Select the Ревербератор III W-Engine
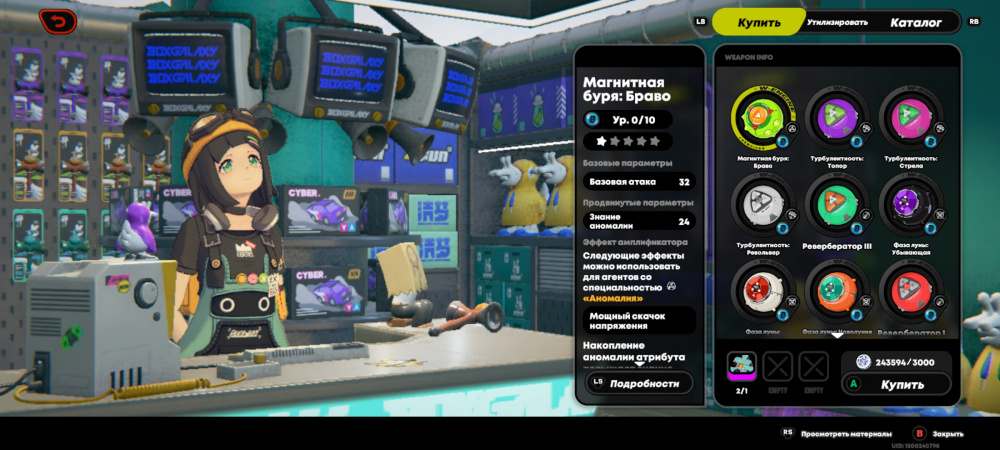 838,206
